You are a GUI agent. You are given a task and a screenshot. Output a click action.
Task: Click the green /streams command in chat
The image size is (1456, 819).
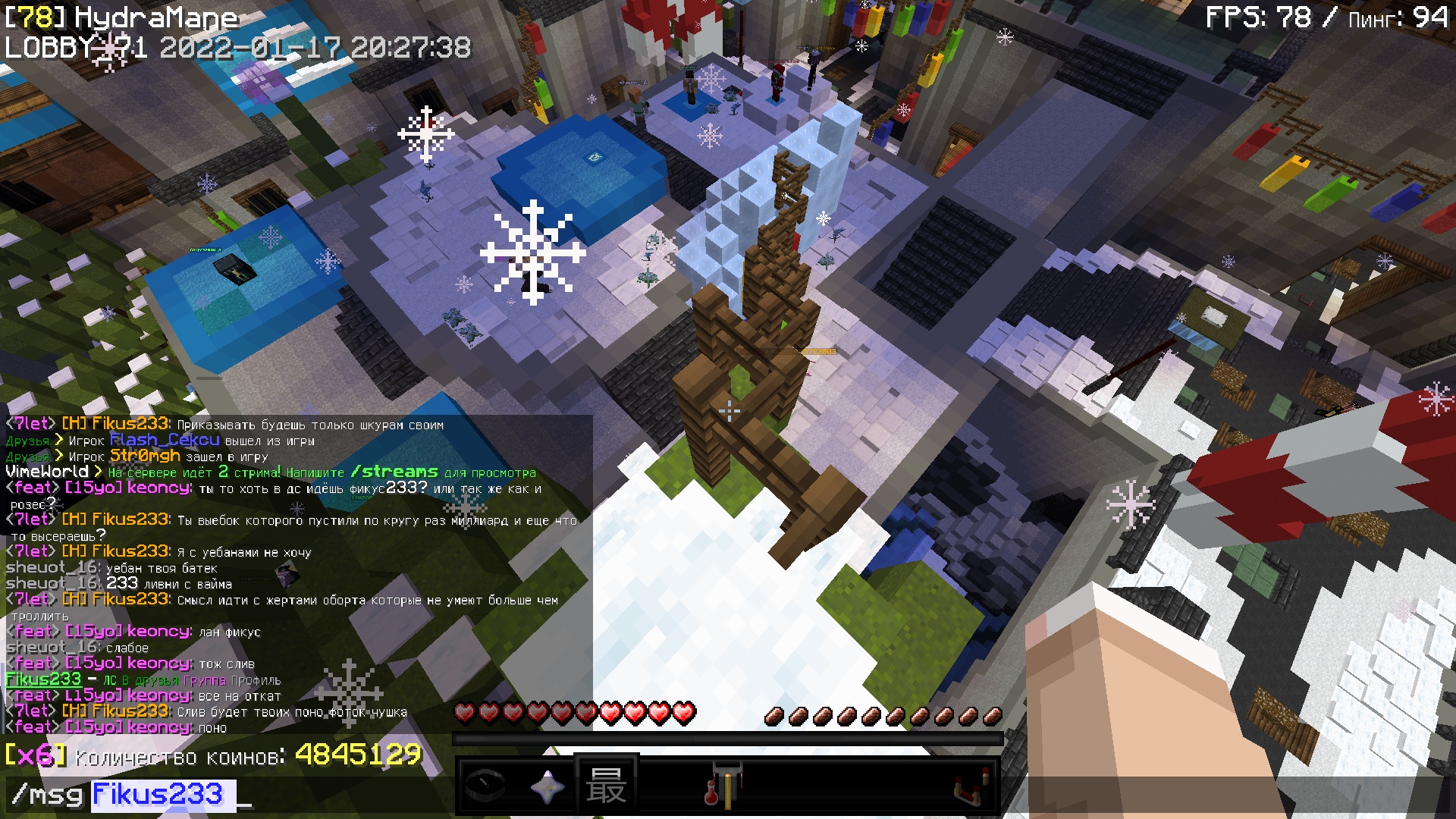[394, 472]
